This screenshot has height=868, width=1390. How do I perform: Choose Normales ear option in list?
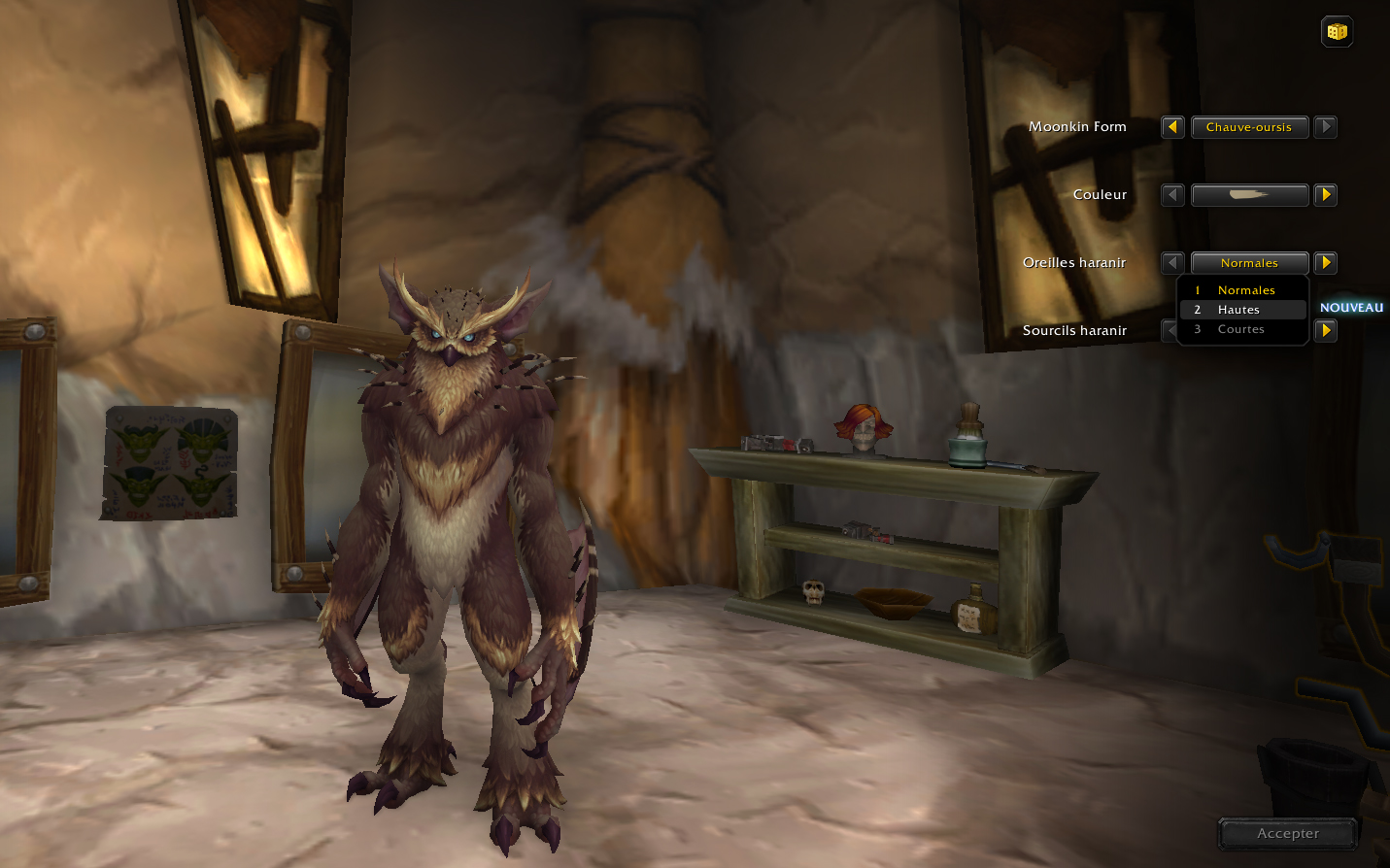point(1245,290)
